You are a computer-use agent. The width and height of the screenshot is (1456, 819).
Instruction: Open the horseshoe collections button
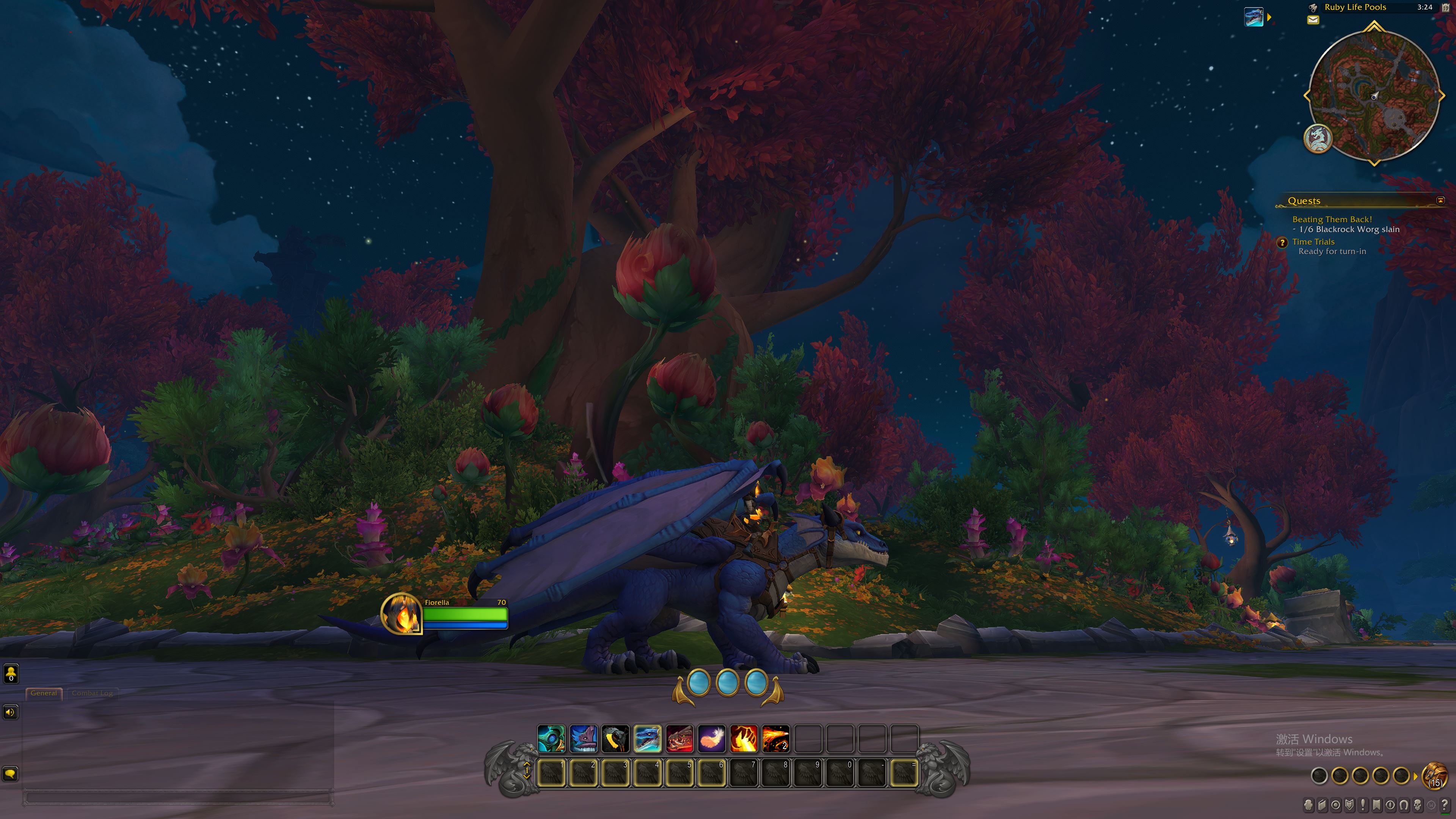point(1404,804)
